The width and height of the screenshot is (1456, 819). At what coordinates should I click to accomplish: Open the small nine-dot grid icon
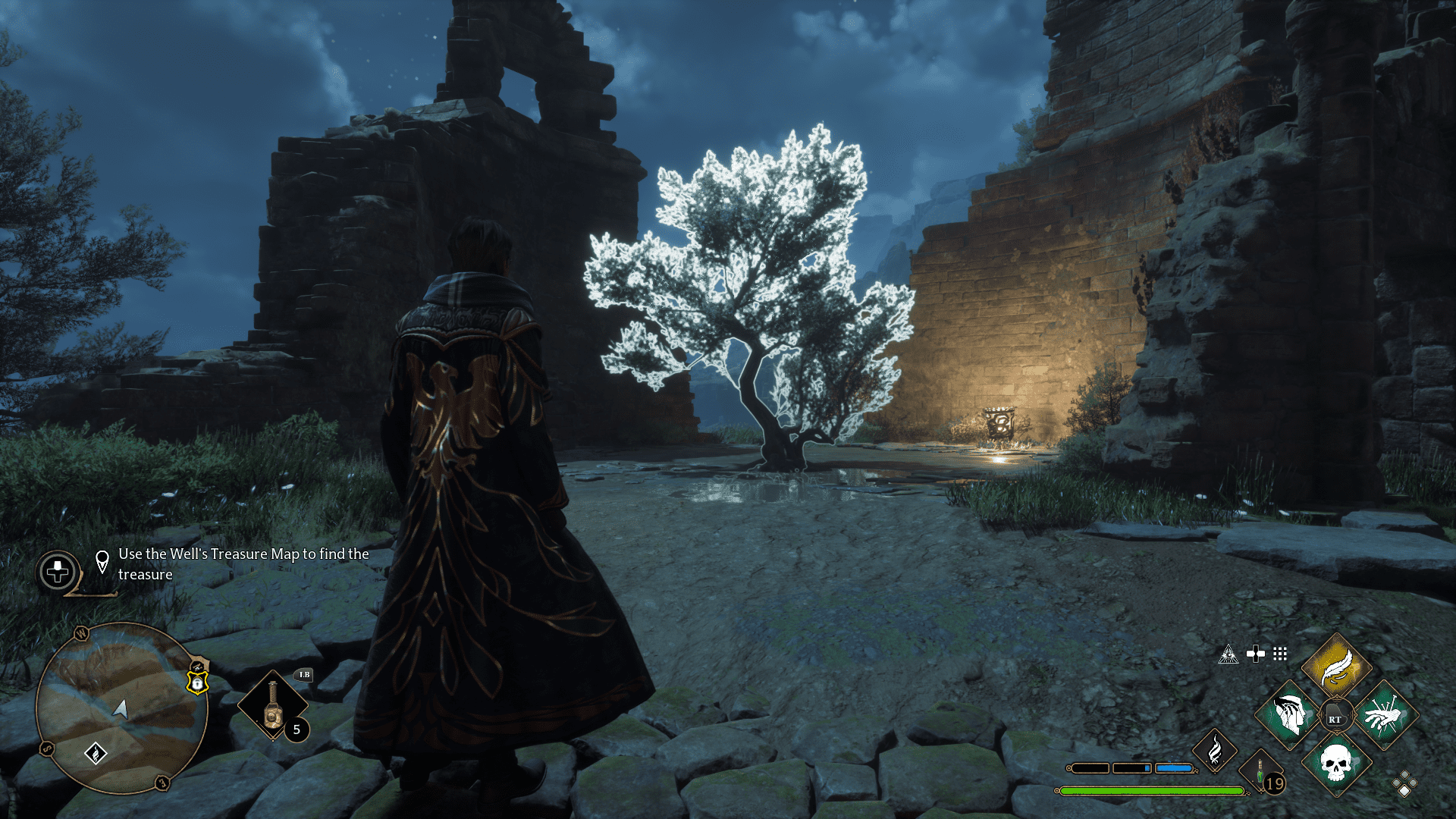[1280, 654]
